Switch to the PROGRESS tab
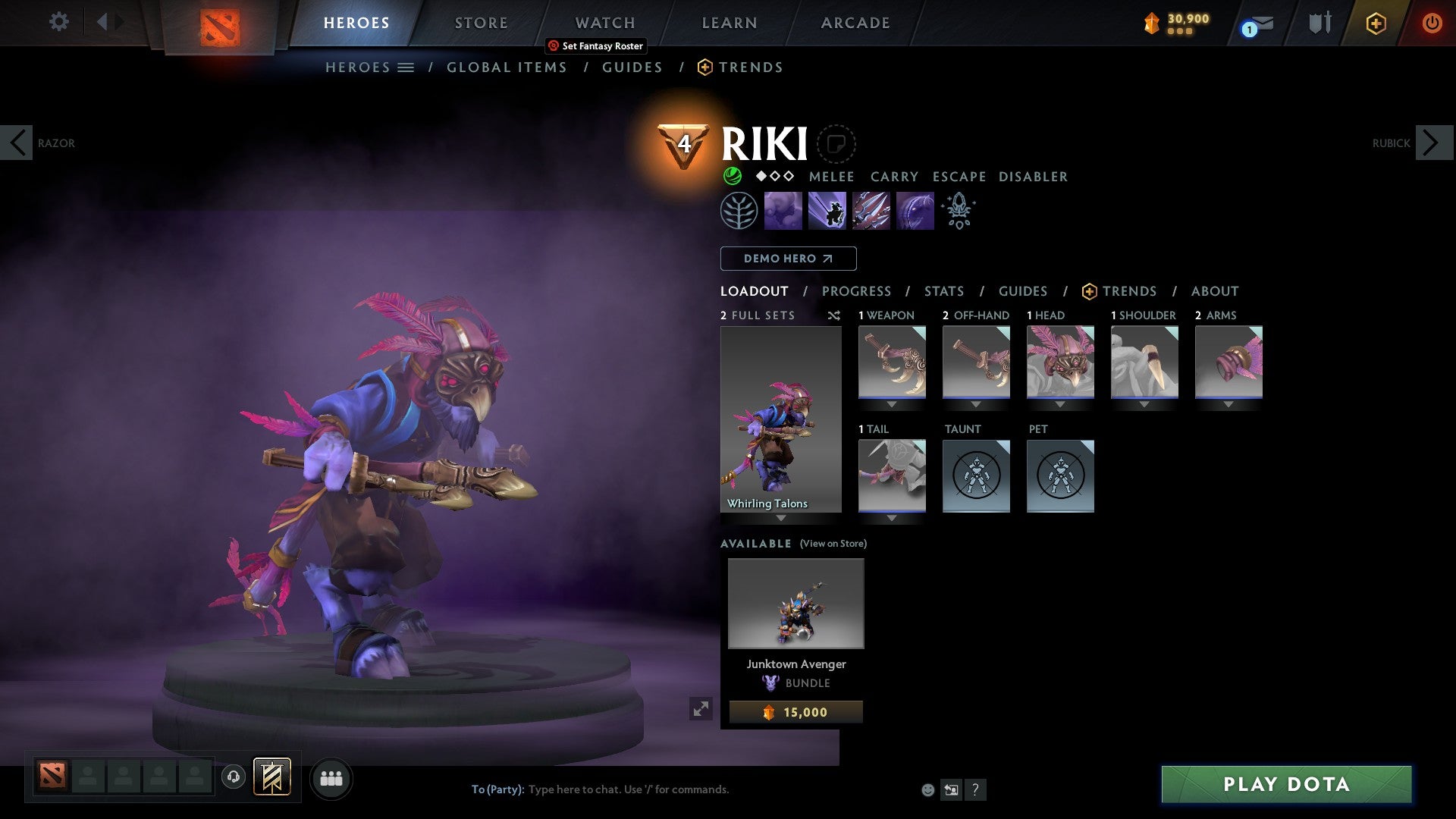The height and width of the screenshot is (819, 1456). coord(856,291)
